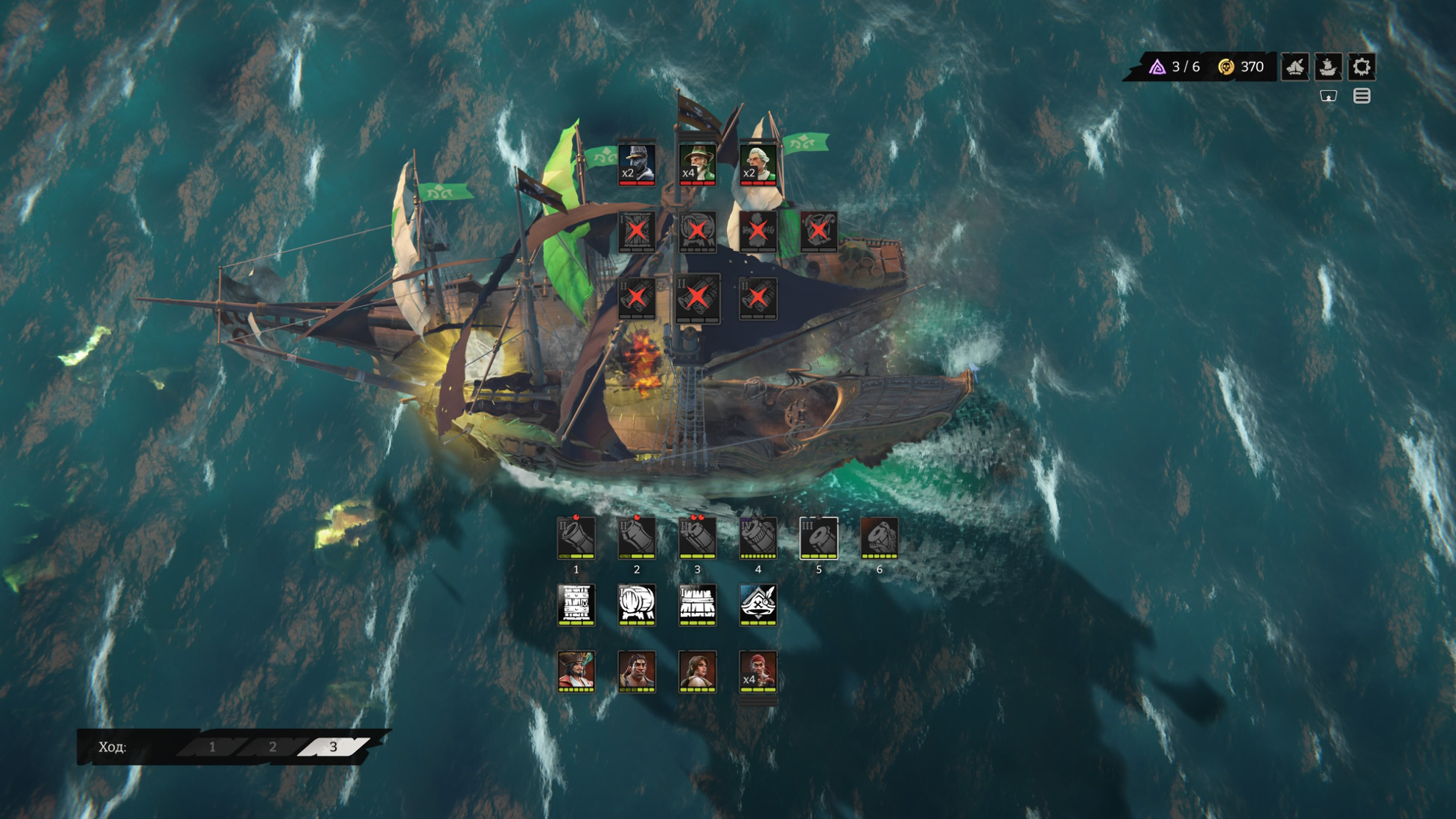The image size is (1456, 819).
Task: Select the highlighted tier III cannon
Action: click(818, 537)
